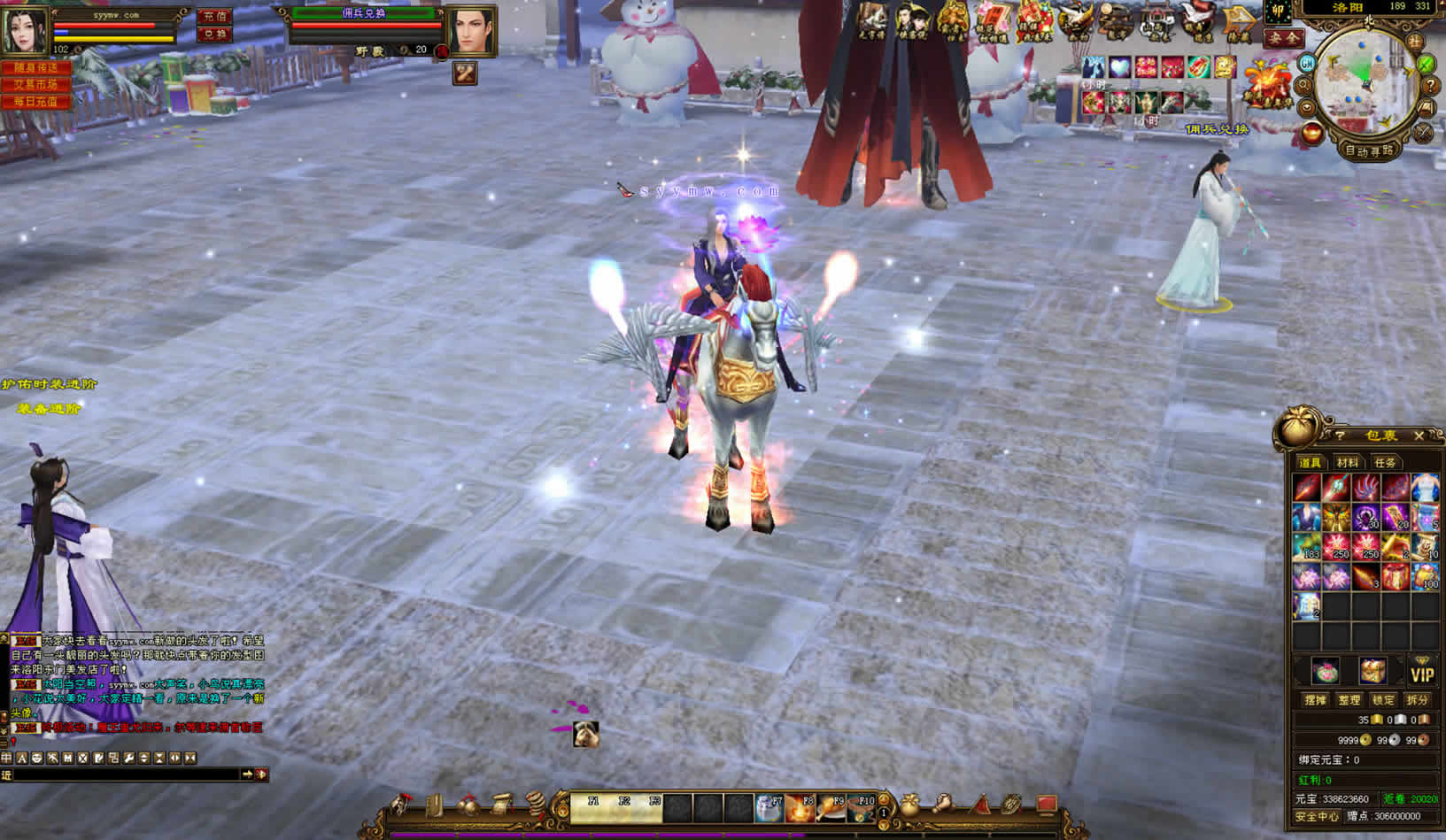Click the chat text input box
Viewport: 1446px width, 840px height.
[124, 774]
